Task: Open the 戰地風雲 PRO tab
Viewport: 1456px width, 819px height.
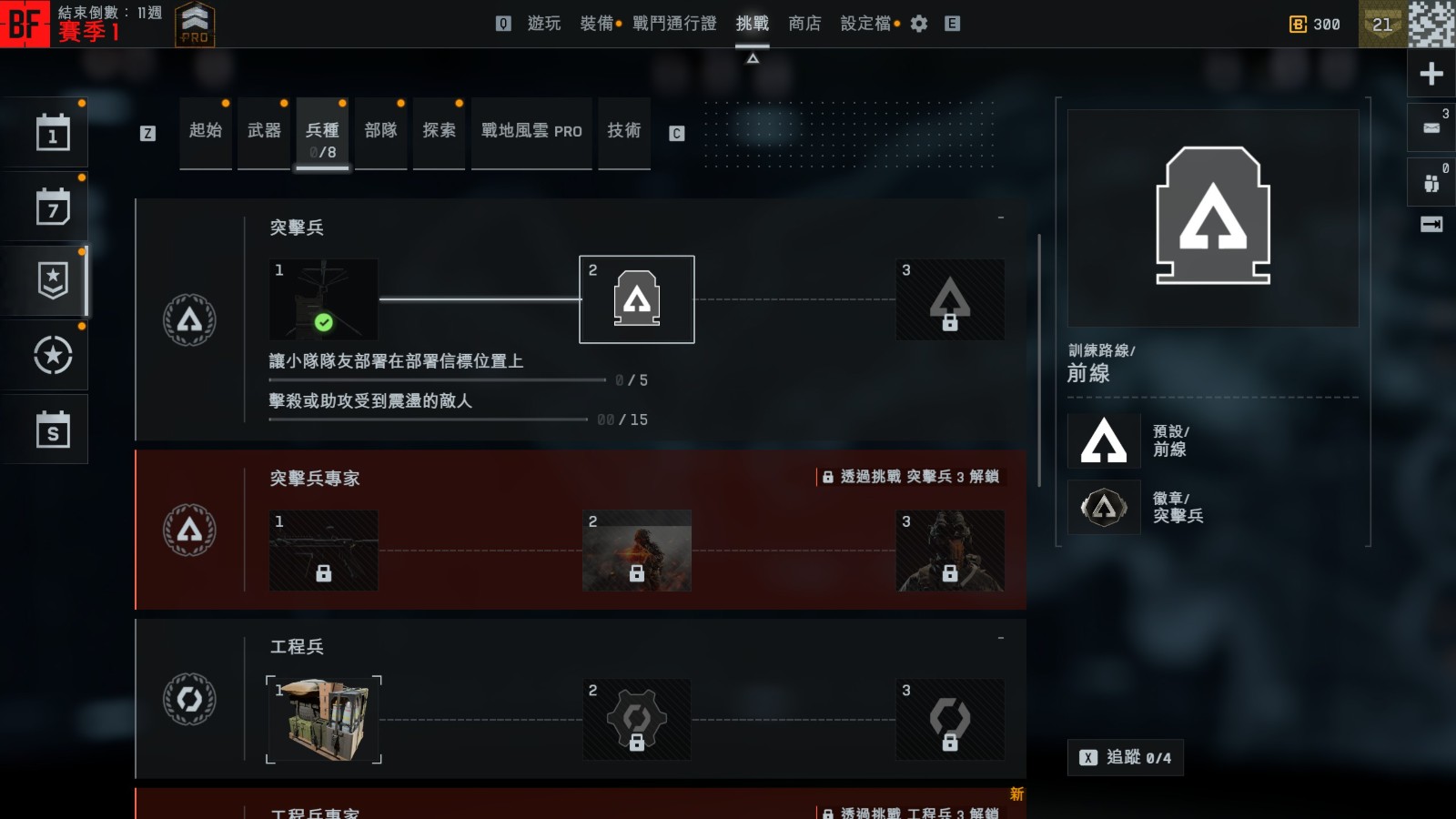Action: (x=531, y=131)
